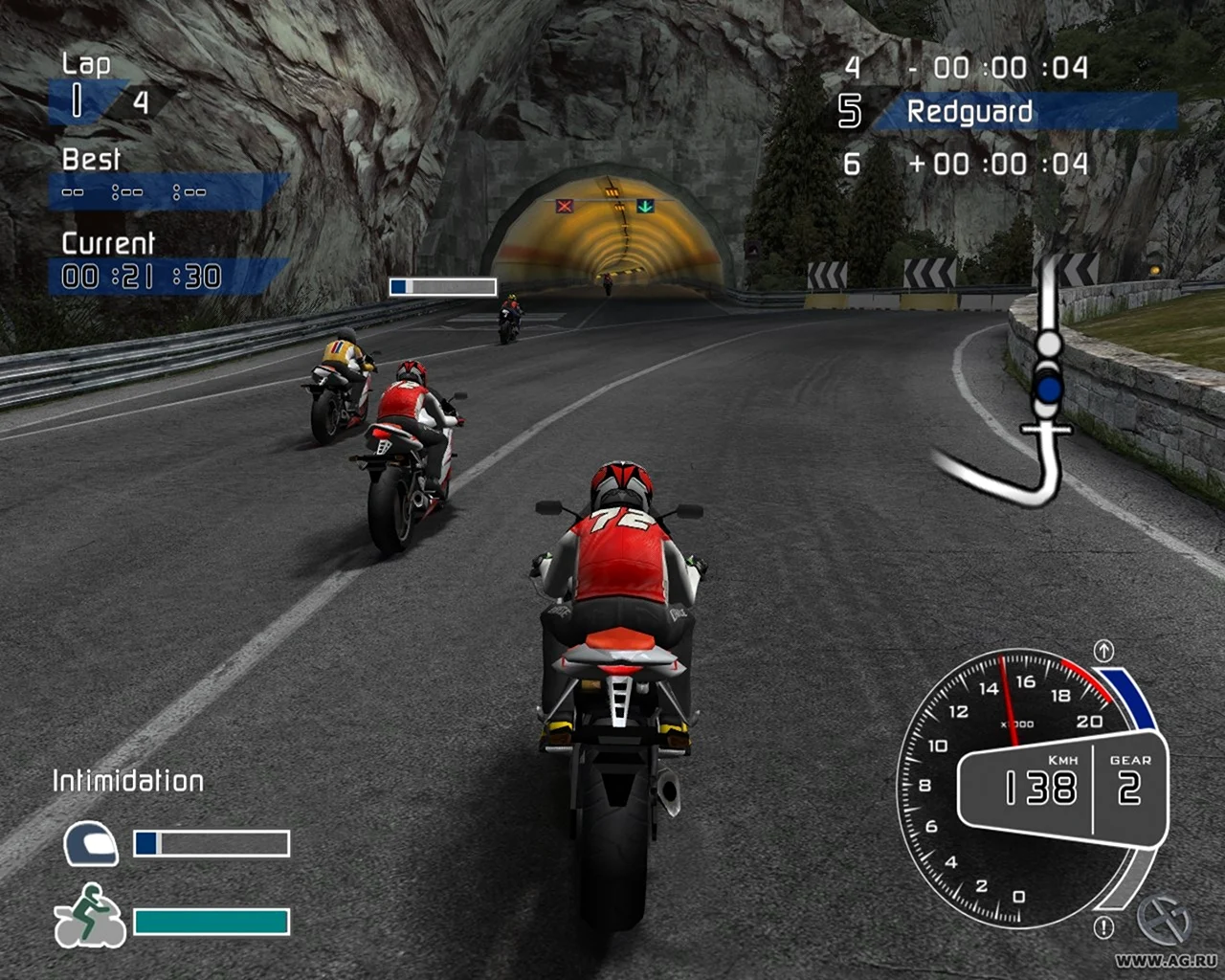Click the up-arrow shift indicator above tachometer
The image size is (1225, 980).
click(1103, 651)
